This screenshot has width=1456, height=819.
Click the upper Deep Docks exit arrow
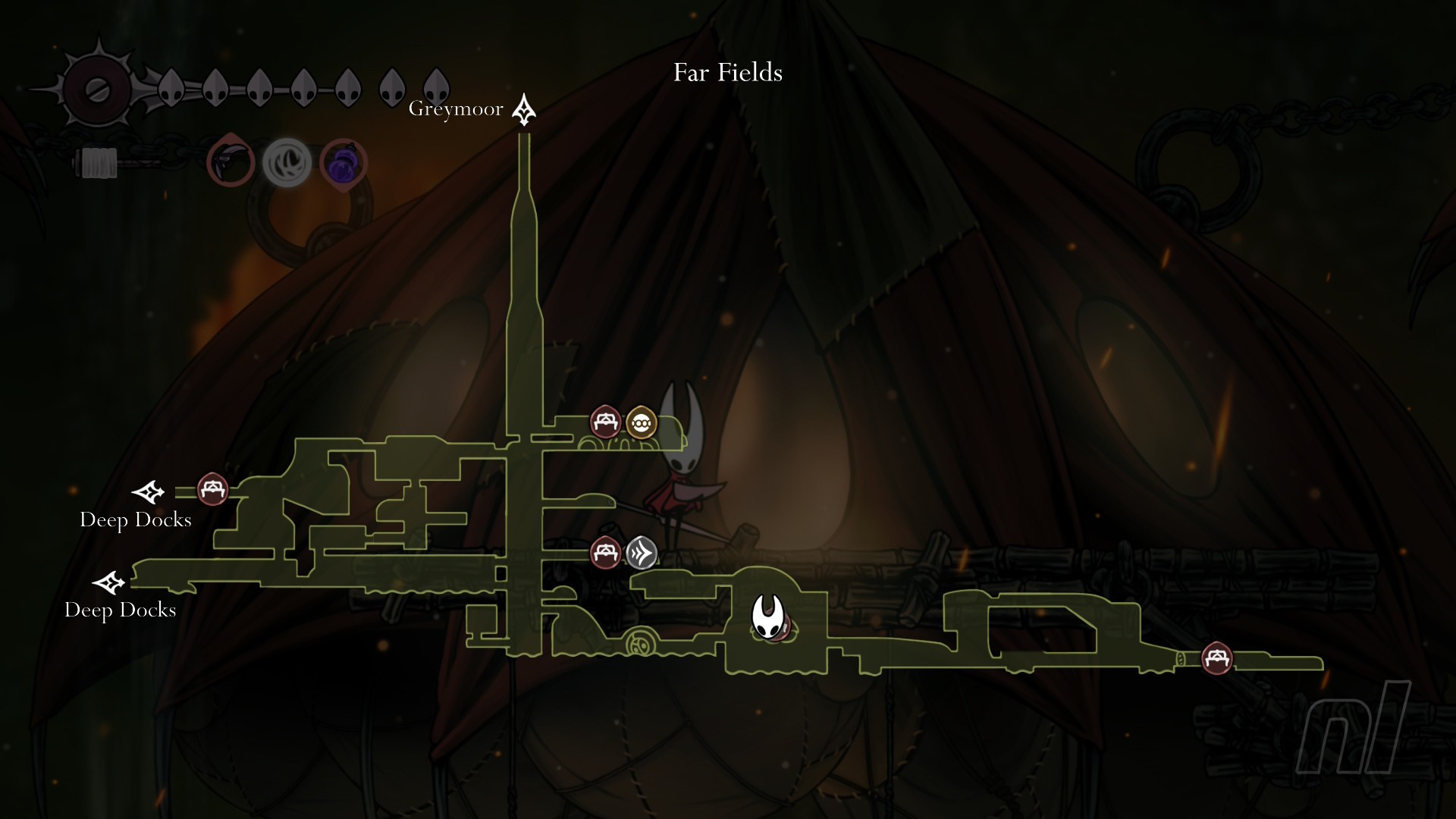click(148, 492)
